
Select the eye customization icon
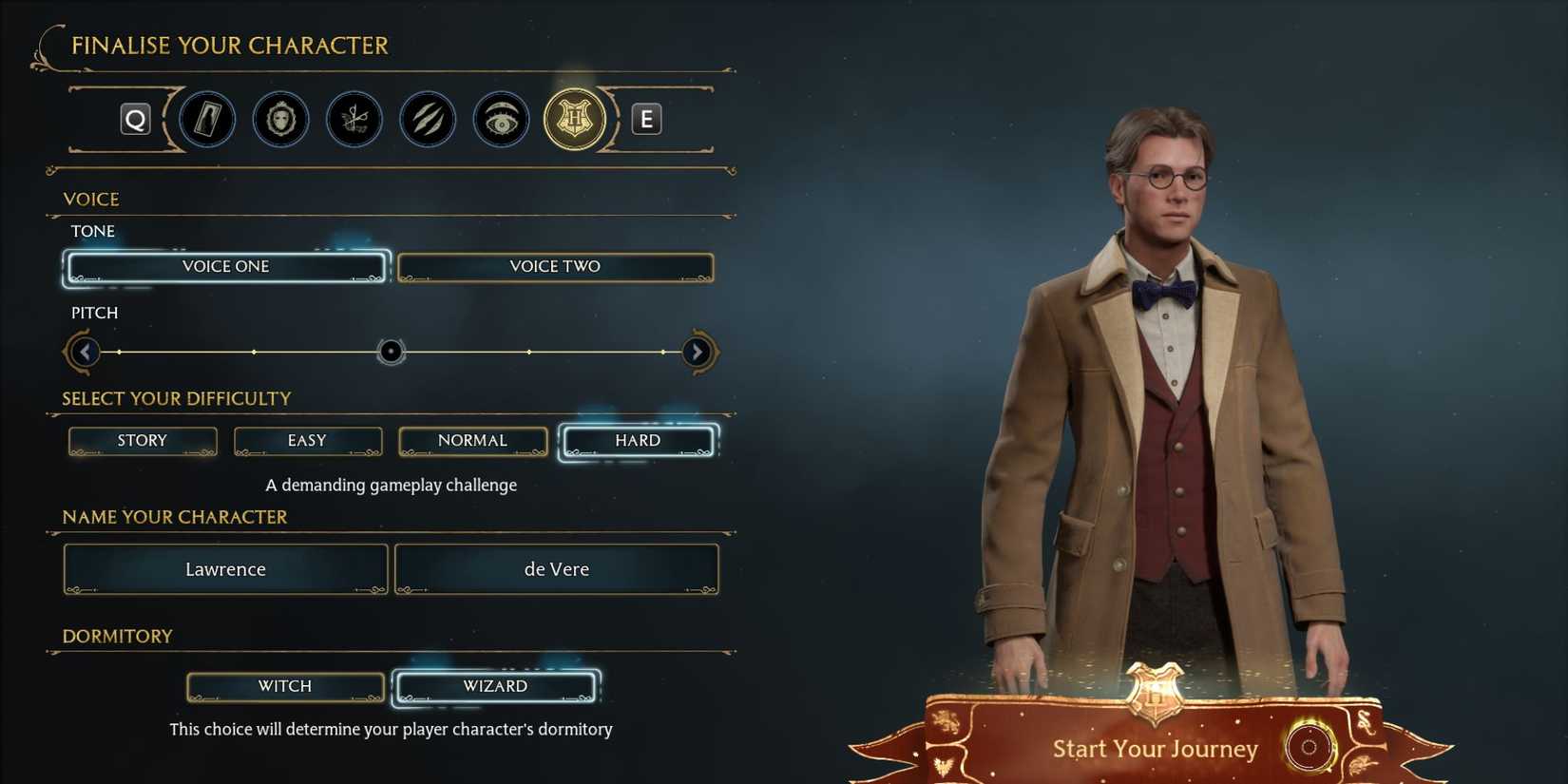coord(501,119)
